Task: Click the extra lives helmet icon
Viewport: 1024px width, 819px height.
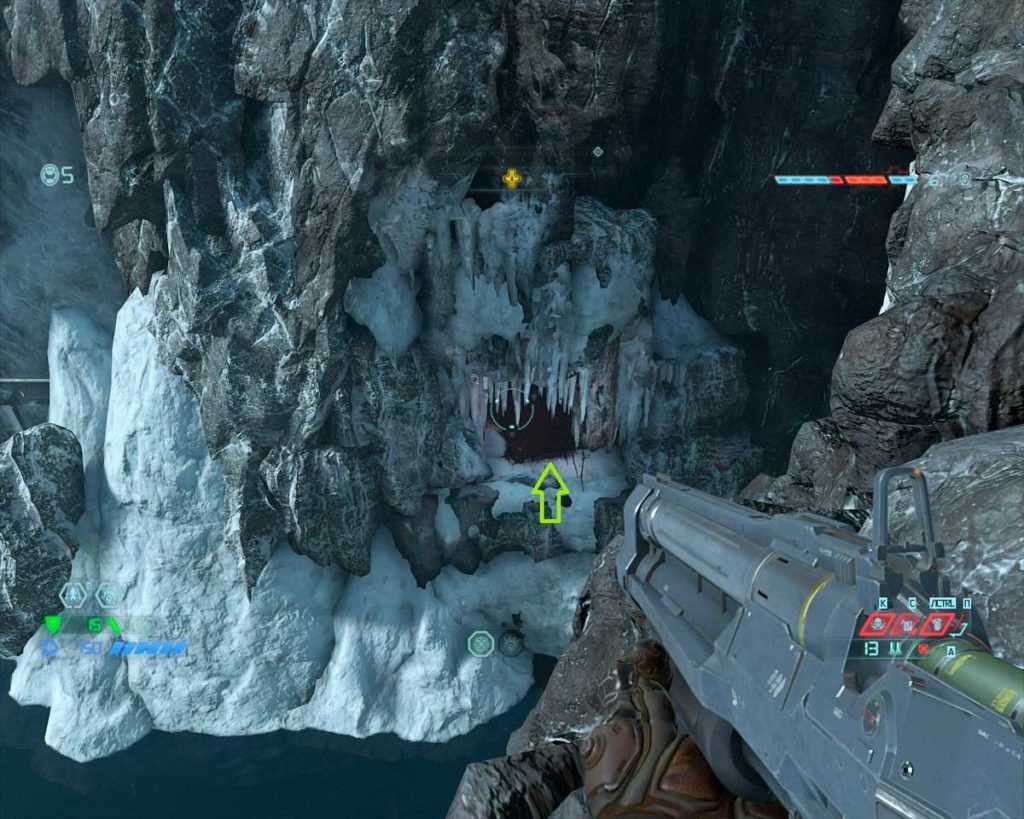Action: tap(49, 175)
